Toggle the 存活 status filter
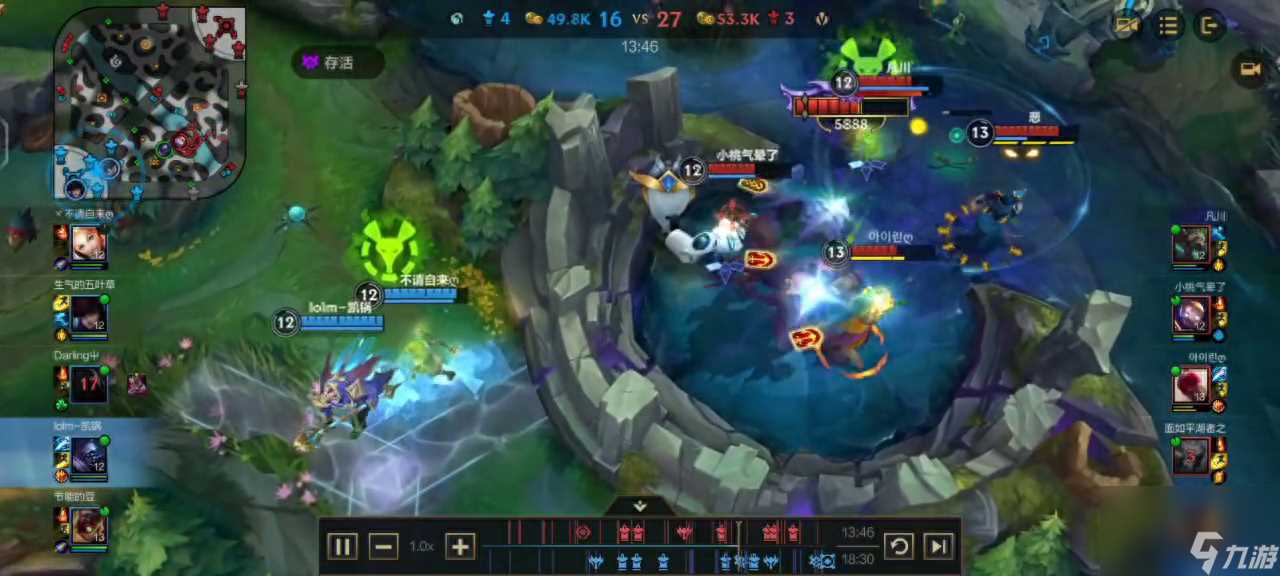Image resolution: width=1280 pixels, height=576 pixels. point(338,62)
